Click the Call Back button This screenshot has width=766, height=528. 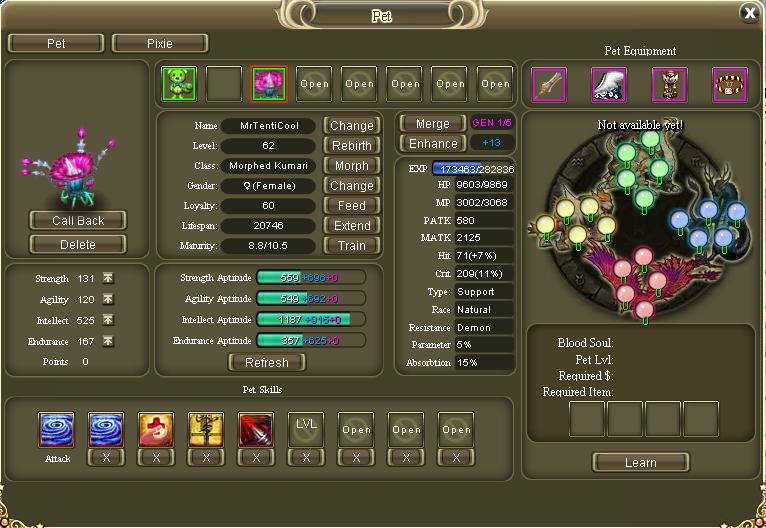(x=77, y=220)
